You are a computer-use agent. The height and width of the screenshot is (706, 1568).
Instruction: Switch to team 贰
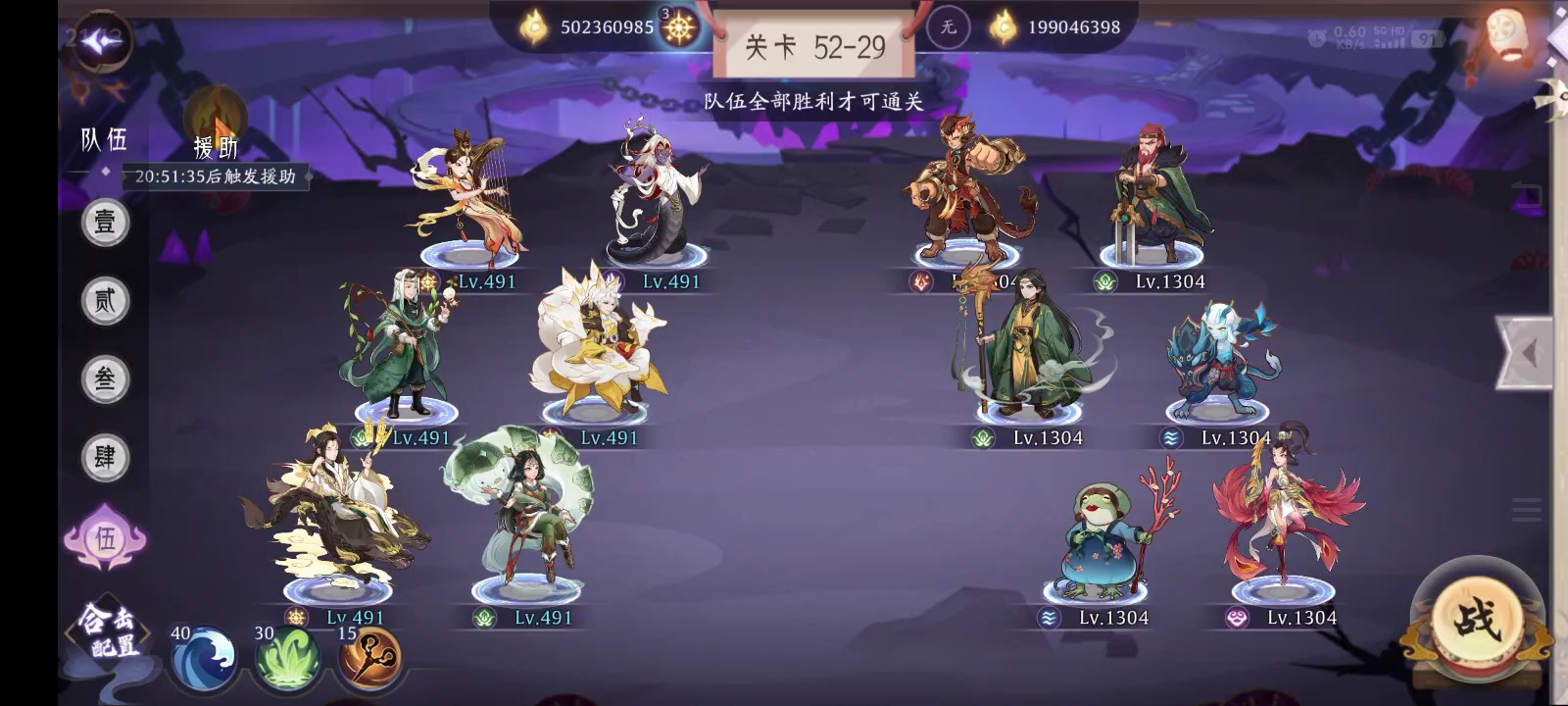click(x=105, y=300)
